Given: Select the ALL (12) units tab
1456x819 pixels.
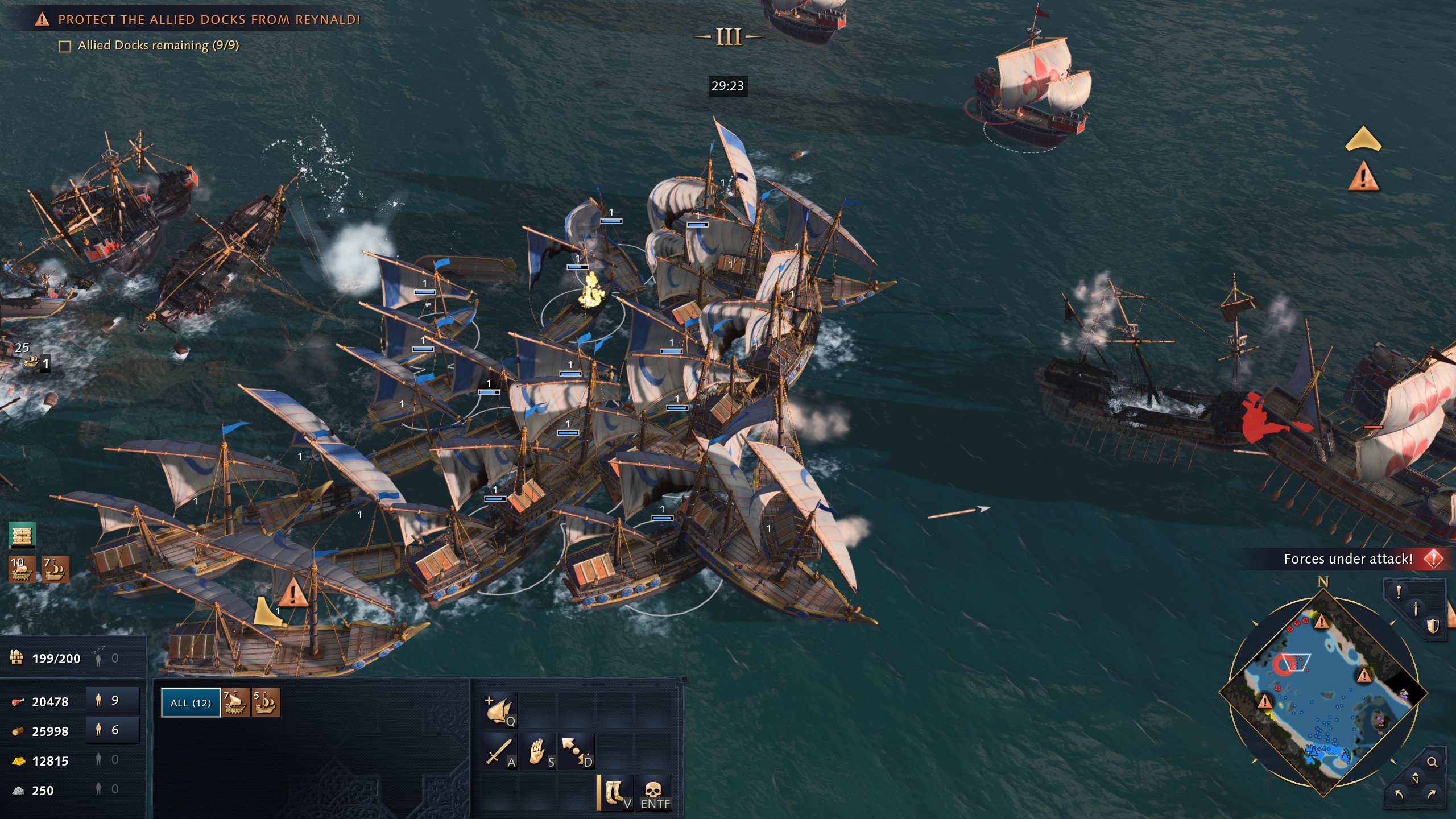Looking at the screenshot, I should pyautogui.click(x=191, y=702).
